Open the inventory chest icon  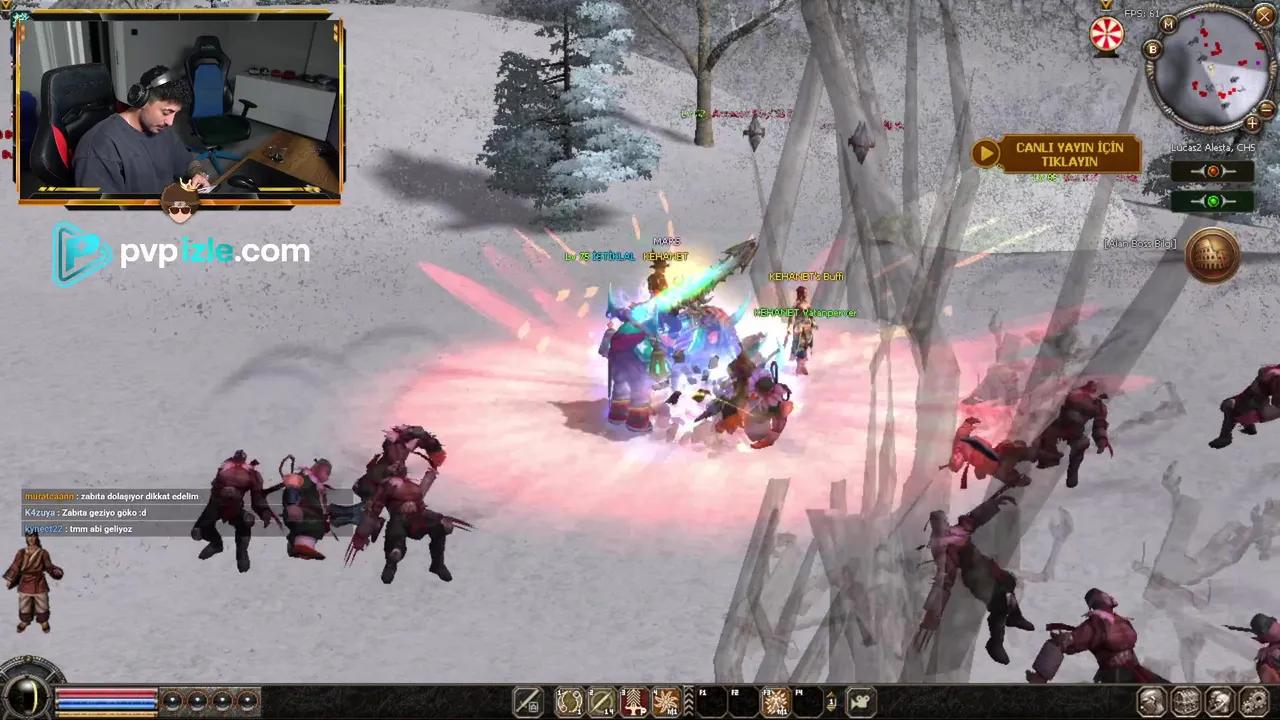[1185, 700]
